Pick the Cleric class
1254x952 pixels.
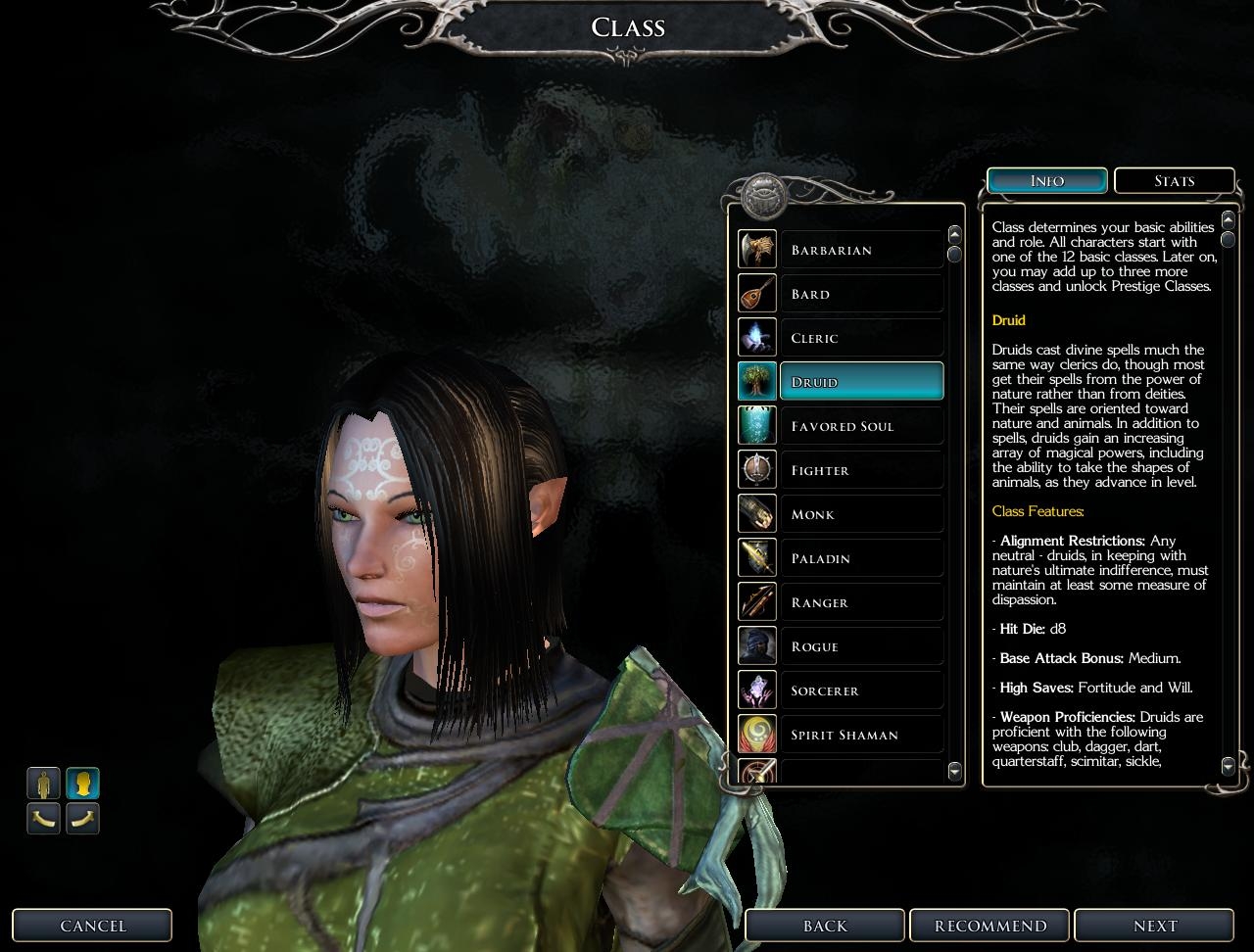[861, 338]
